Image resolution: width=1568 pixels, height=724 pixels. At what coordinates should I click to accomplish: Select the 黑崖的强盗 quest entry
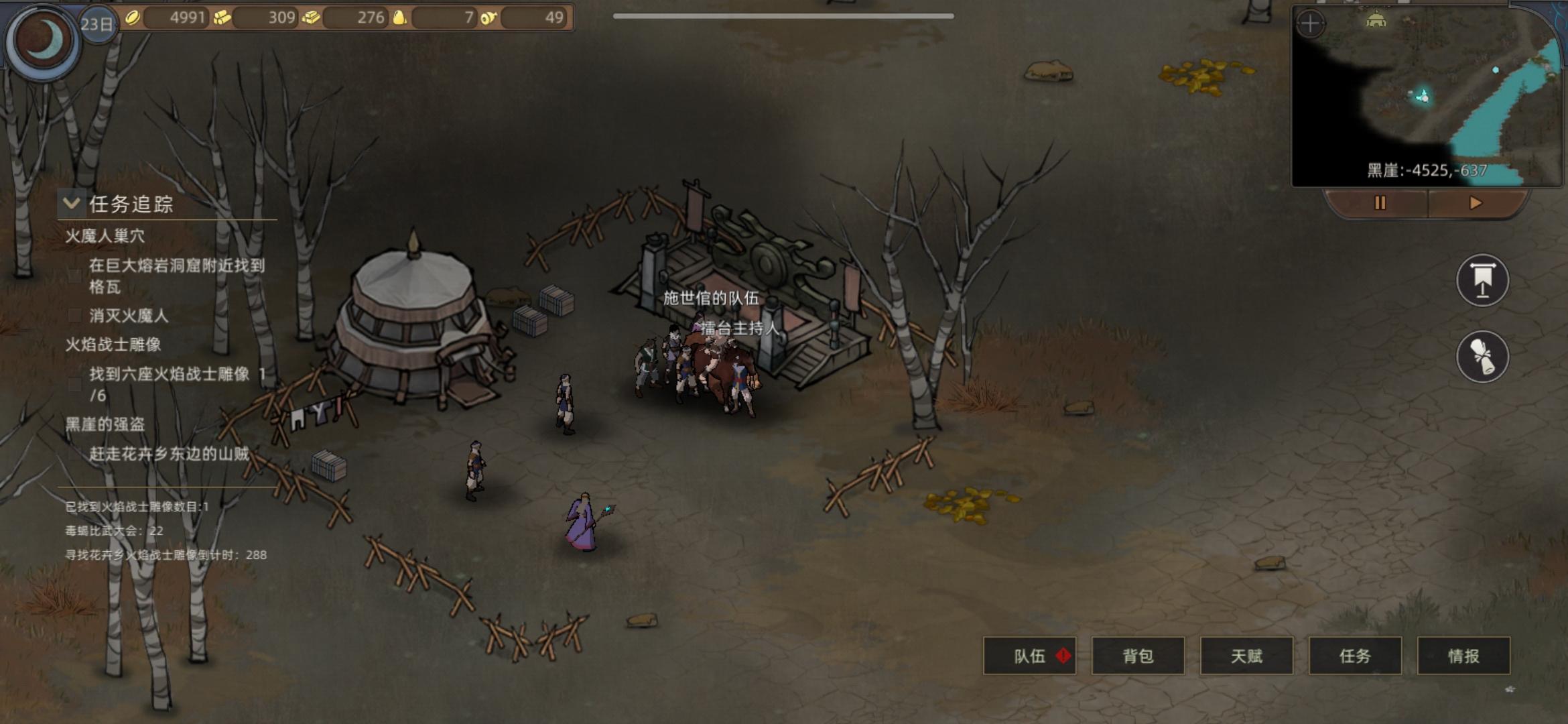coord(105,424)
